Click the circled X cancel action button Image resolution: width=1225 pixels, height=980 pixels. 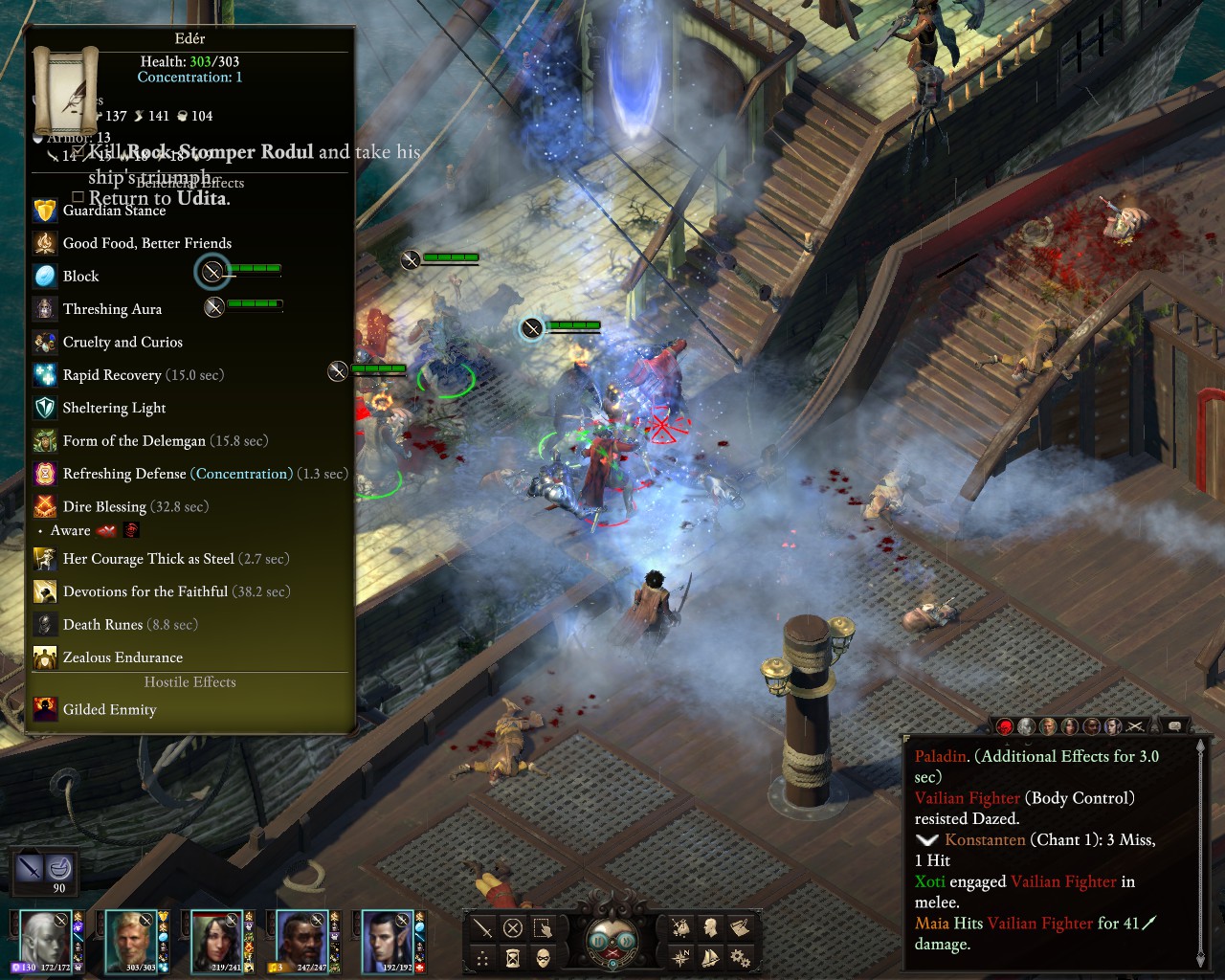[513, 927]
